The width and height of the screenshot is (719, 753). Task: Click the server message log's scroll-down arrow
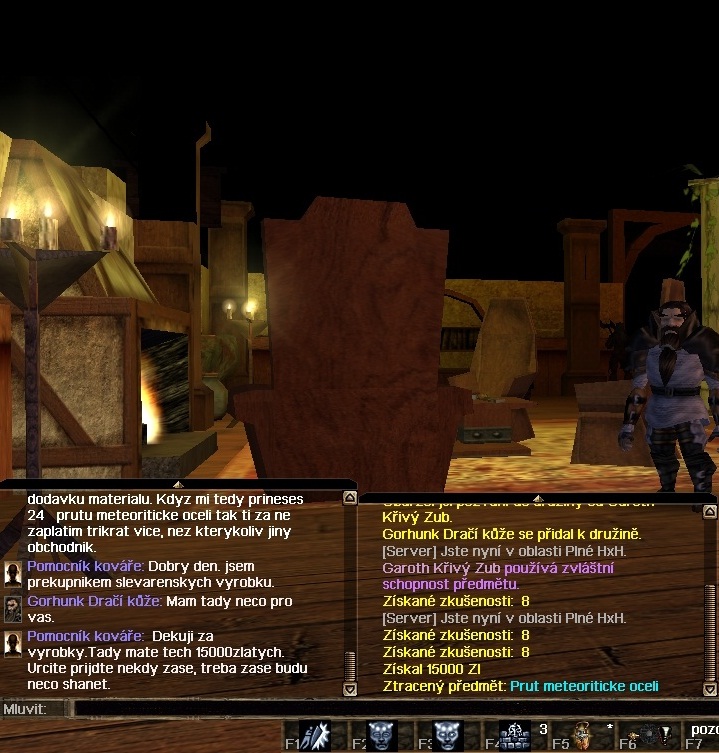[711, 689]
